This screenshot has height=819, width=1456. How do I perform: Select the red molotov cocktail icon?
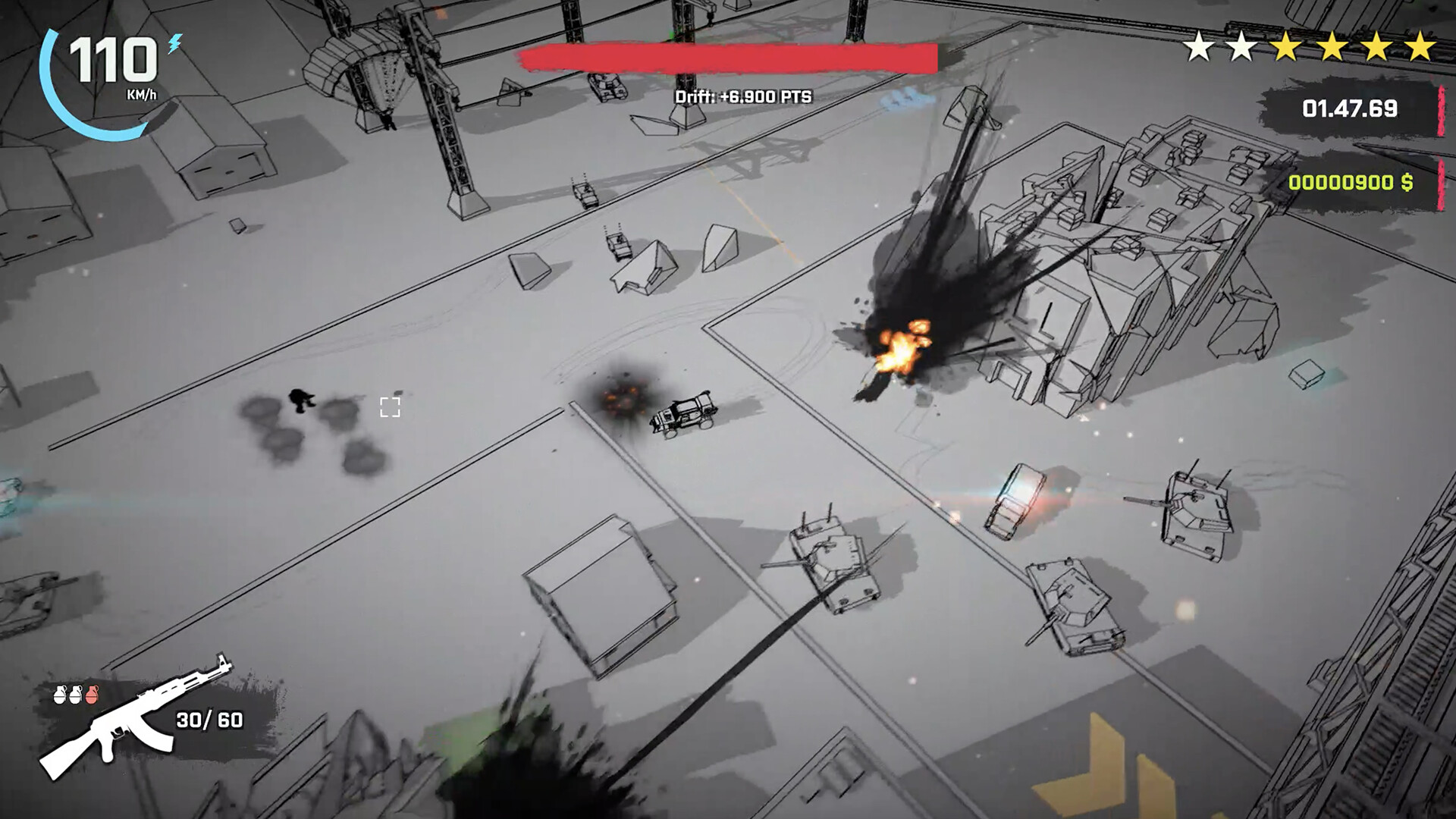[93, 695]
